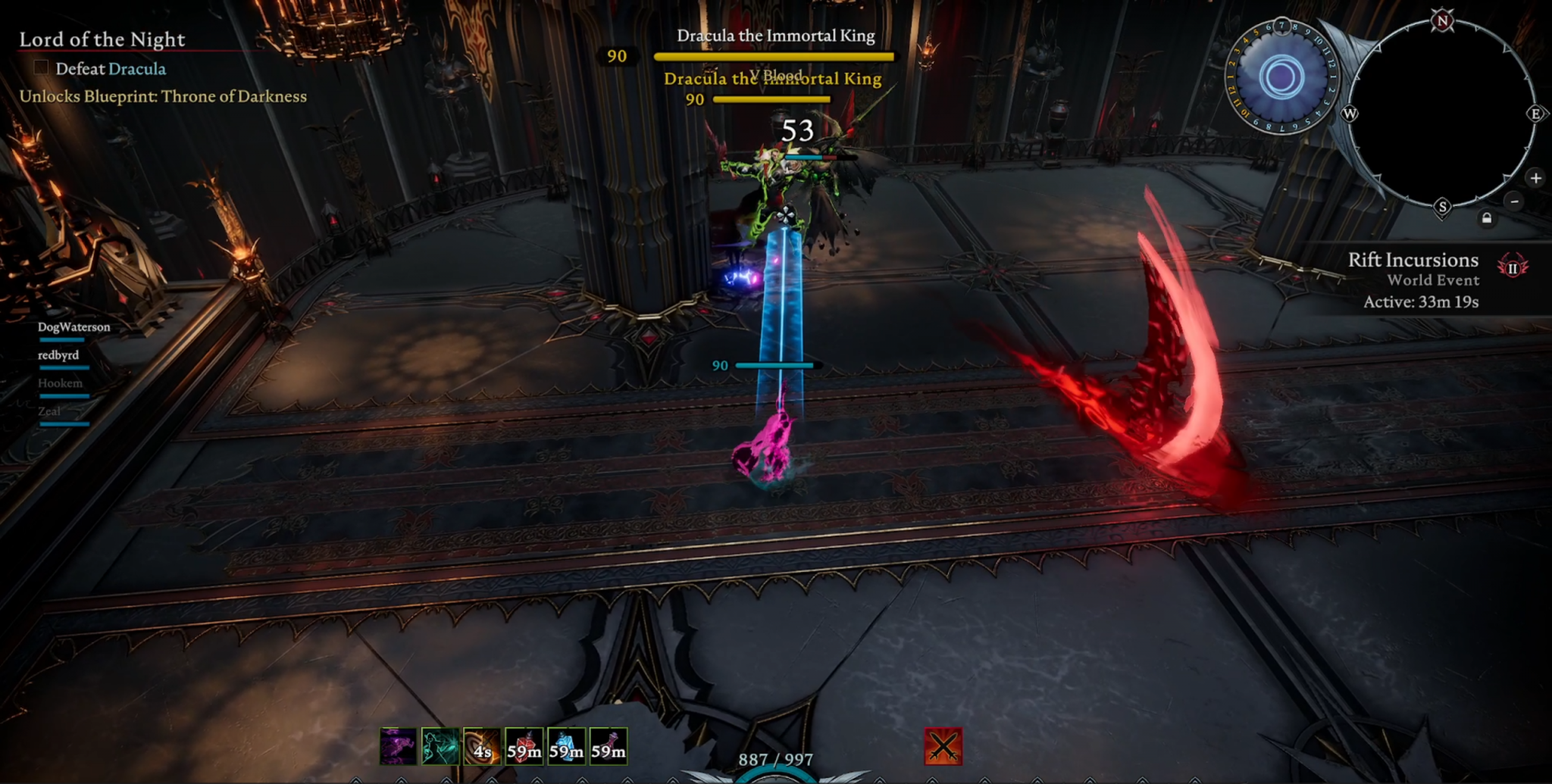Click the circular minimap

[x=1441, y=114]
